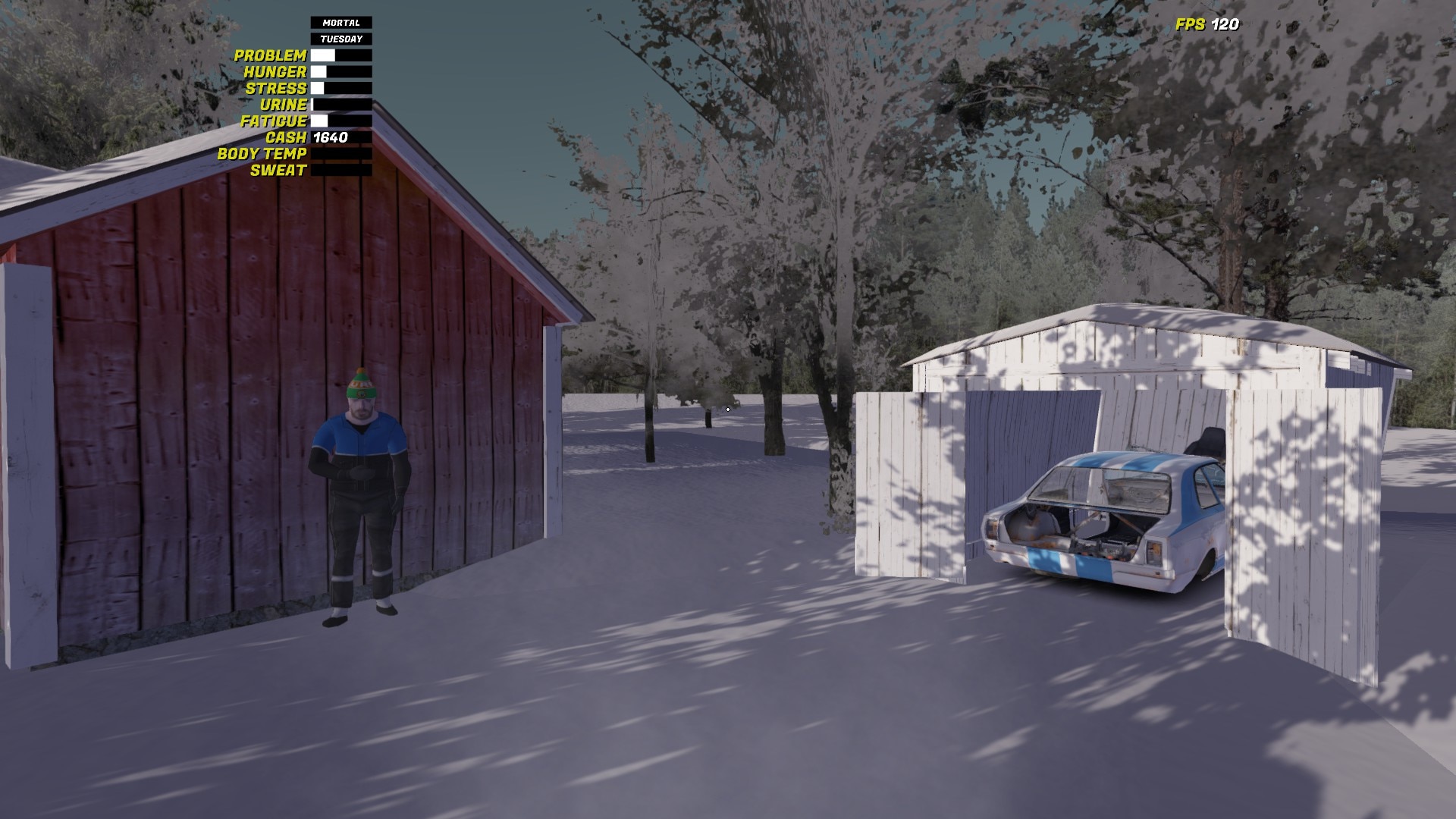Click the HUNGER progress bar fill

[x=318, y=71]
